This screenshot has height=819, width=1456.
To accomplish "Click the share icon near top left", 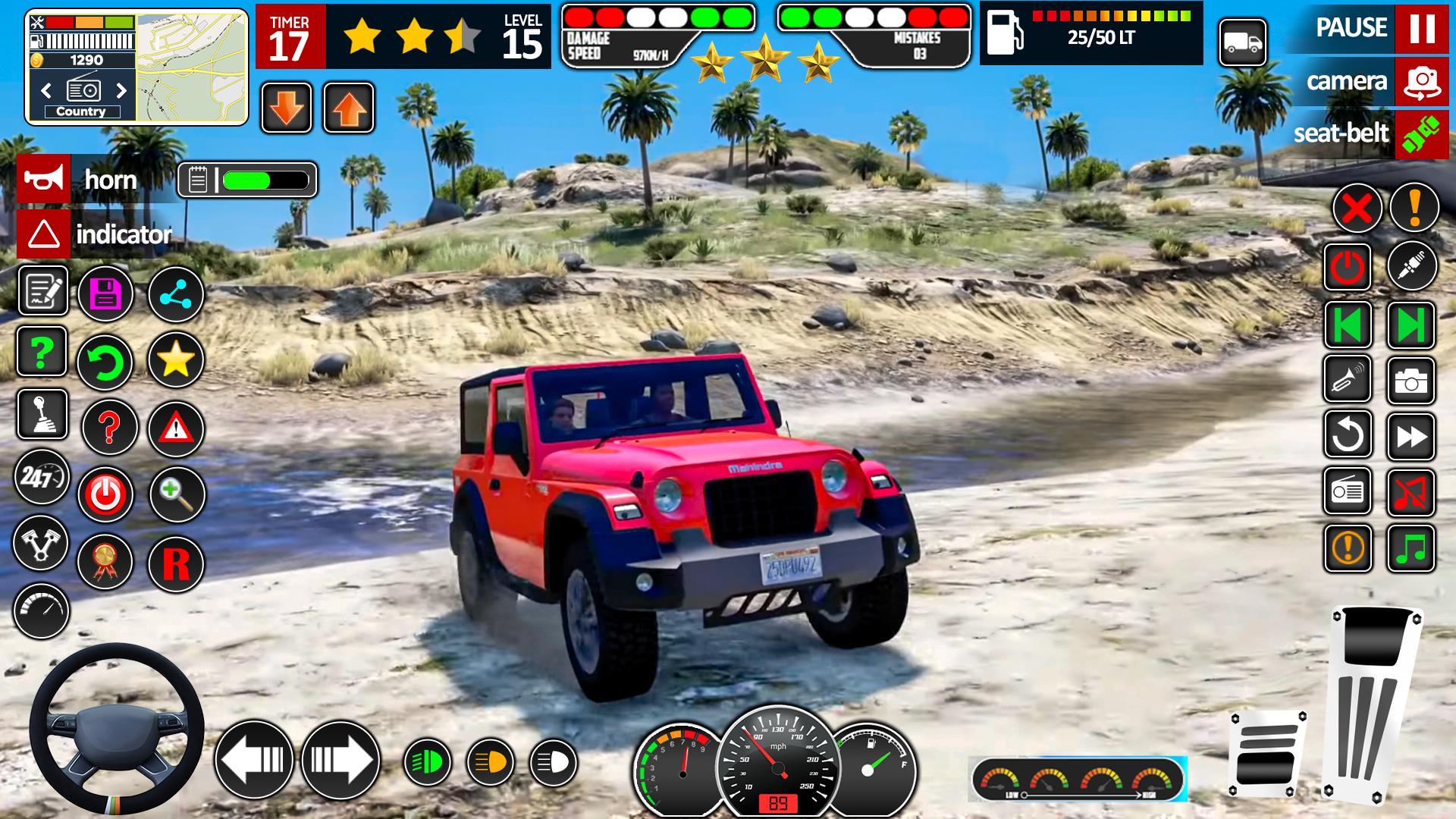I will pyautogui.click(x=177, y=294).
